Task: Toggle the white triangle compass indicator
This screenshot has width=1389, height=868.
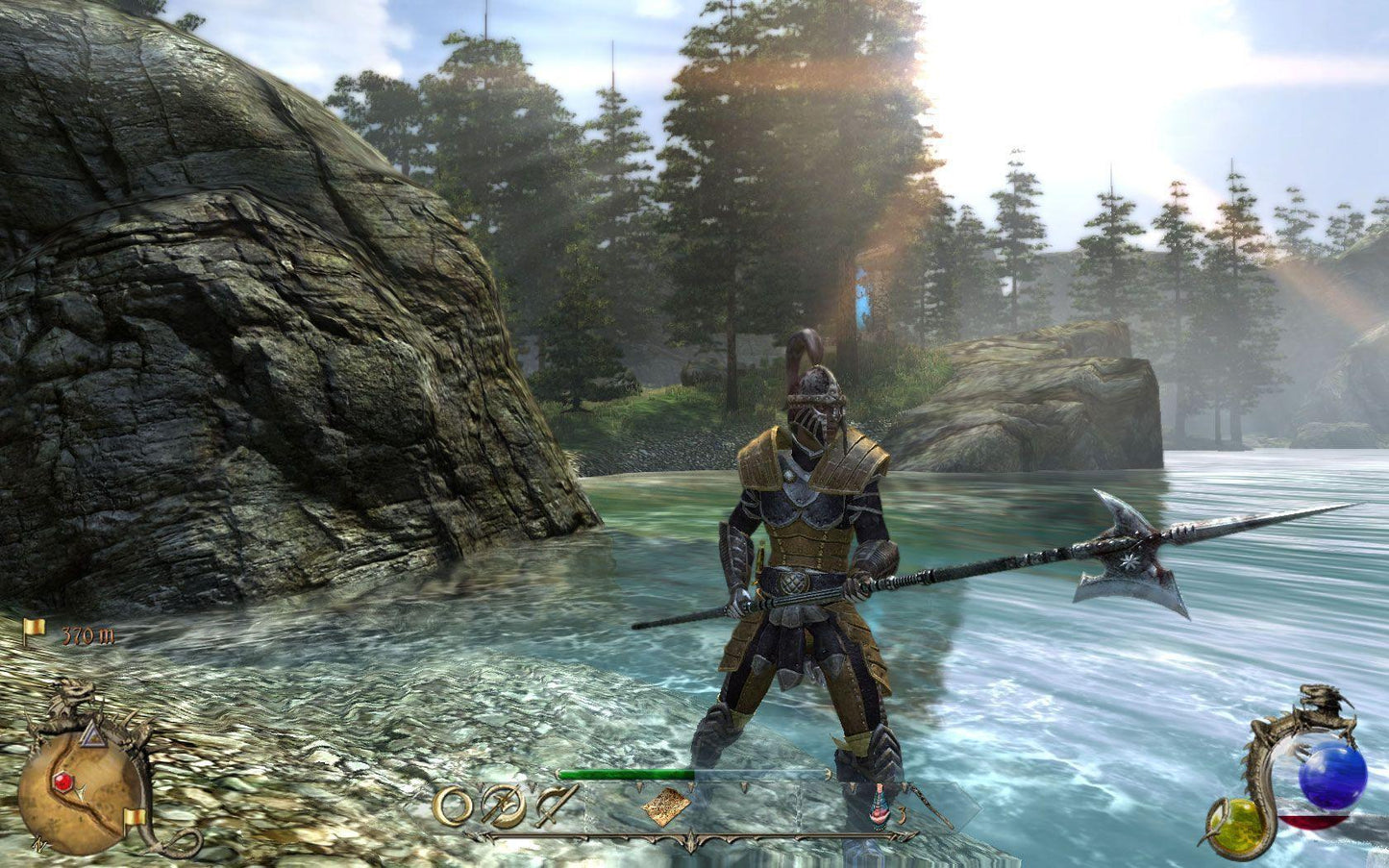Action: pos(92,734)
